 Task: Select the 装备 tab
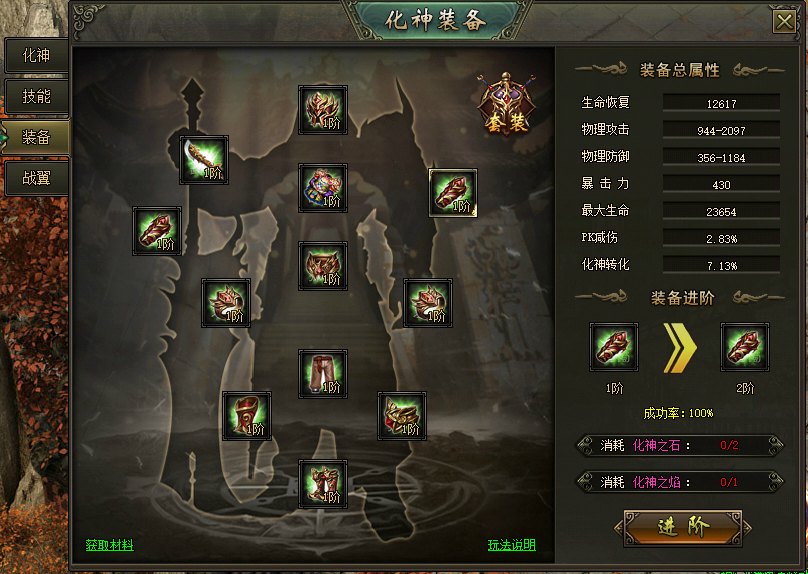[35, 137]
